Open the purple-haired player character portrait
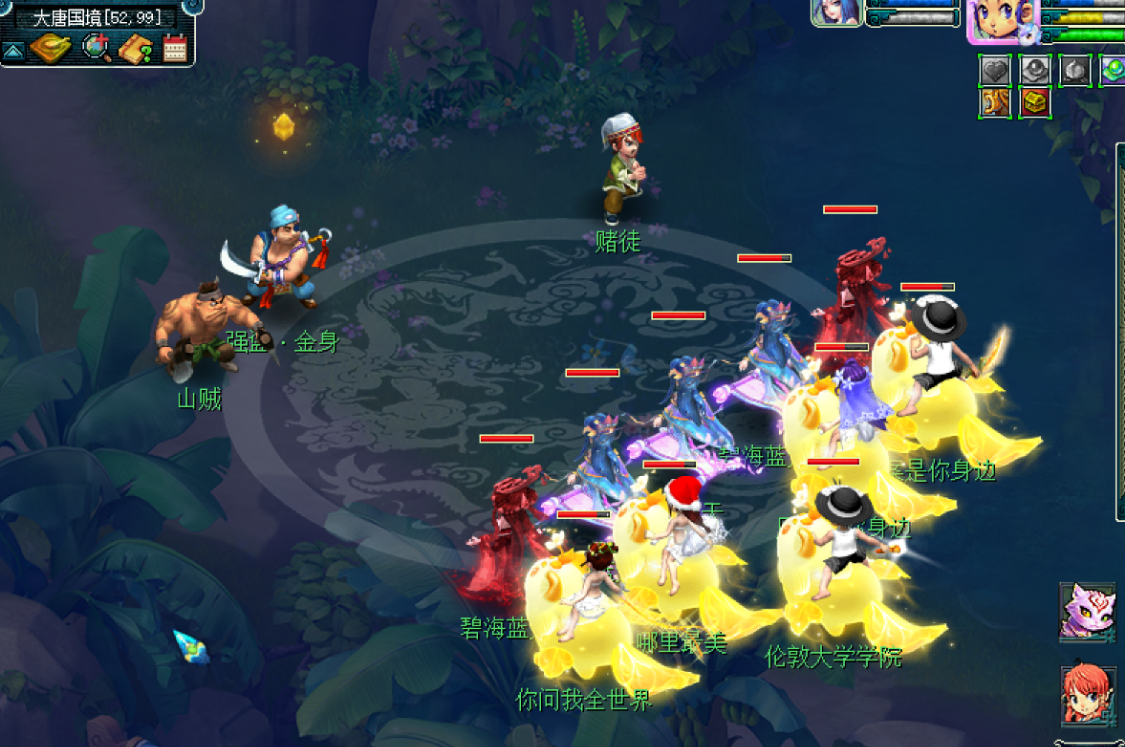Screen dimensions: 1125x747 (1003, 21)
